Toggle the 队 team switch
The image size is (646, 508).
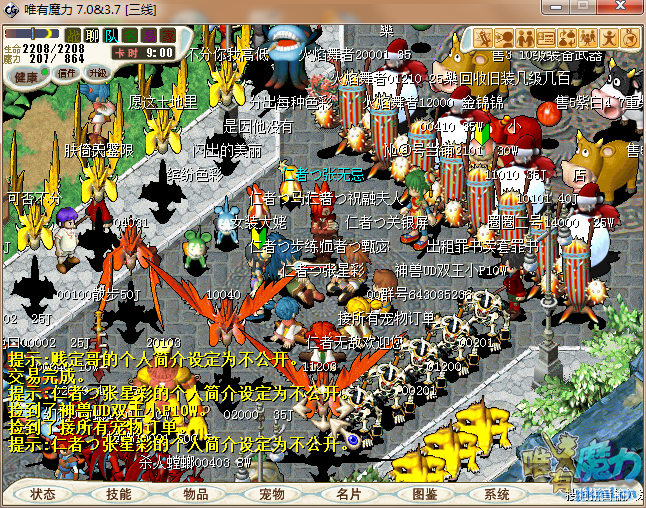[x=111, y=35]
